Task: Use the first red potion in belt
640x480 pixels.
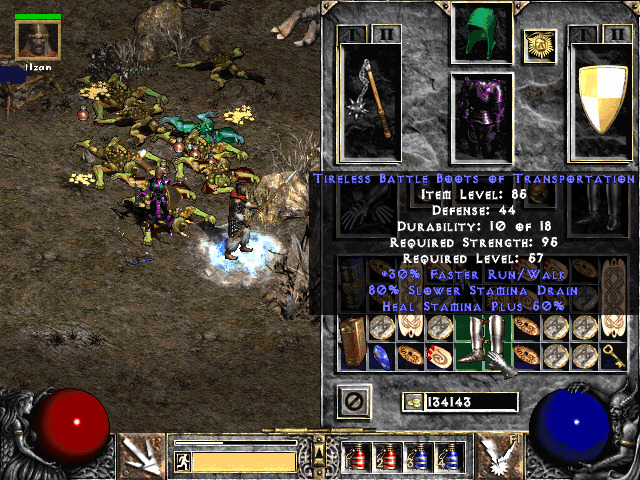Action: coord(356,457)
